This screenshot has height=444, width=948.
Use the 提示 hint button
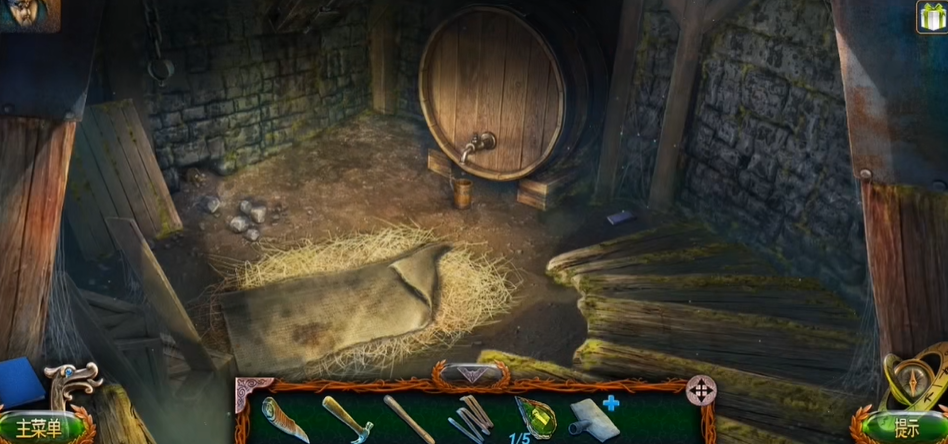(906, 429)
